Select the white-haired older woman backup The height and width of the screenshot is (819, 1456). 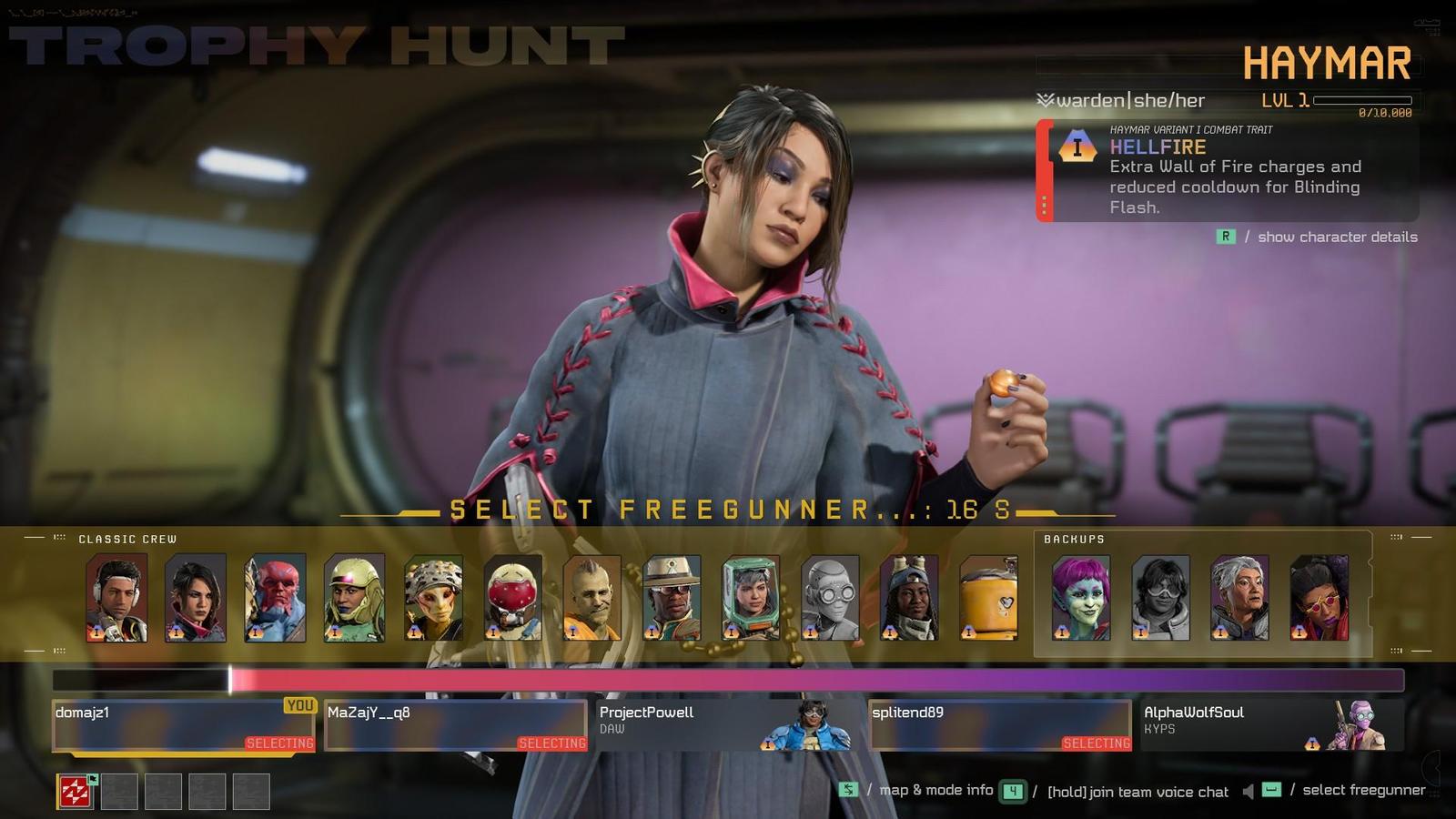(1239, 598)
